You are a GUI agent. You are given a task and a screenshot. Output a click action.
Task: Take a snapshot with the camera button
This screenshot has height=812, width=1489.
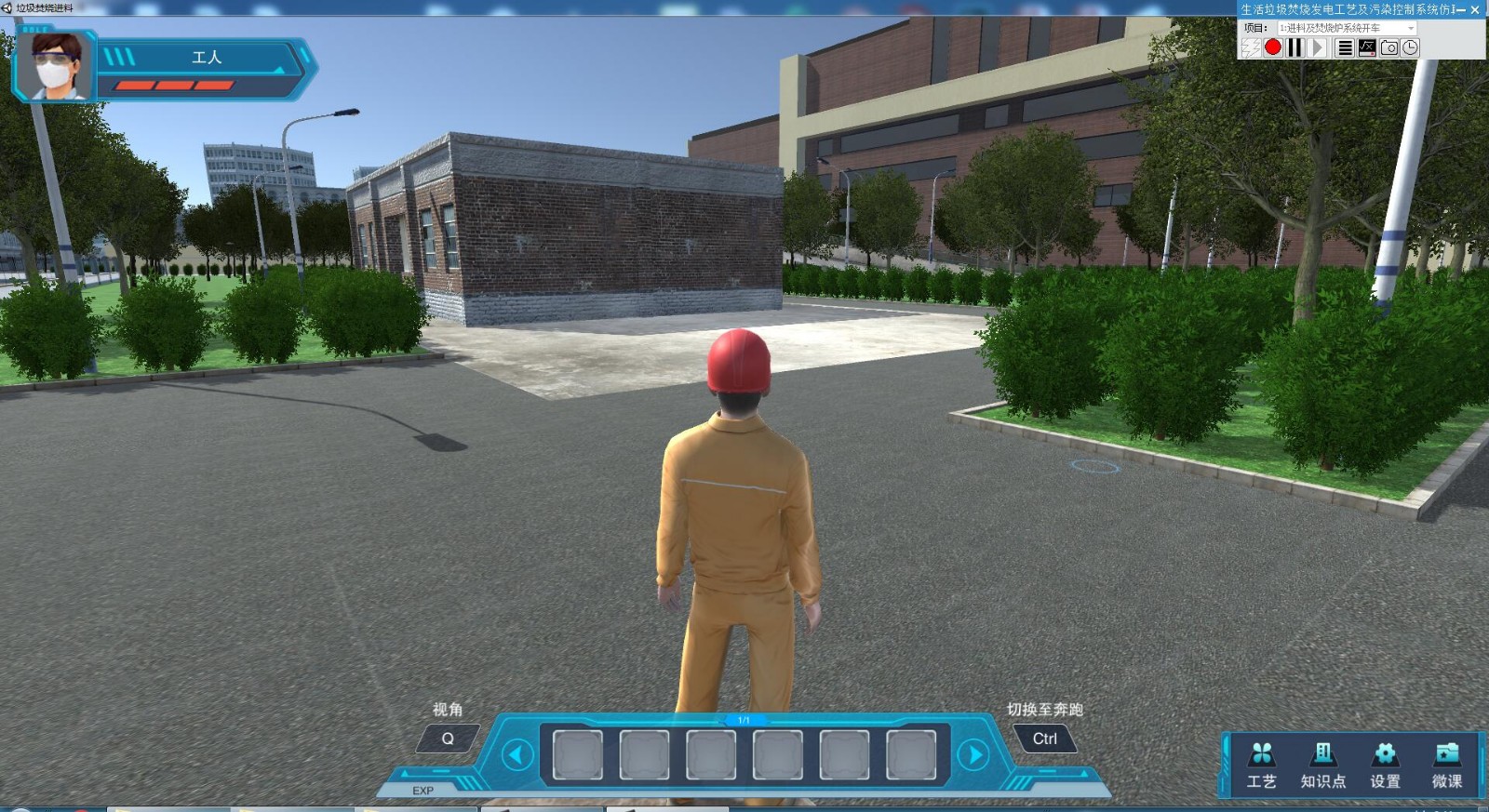pyautogui.click(x=1389, y=47)
